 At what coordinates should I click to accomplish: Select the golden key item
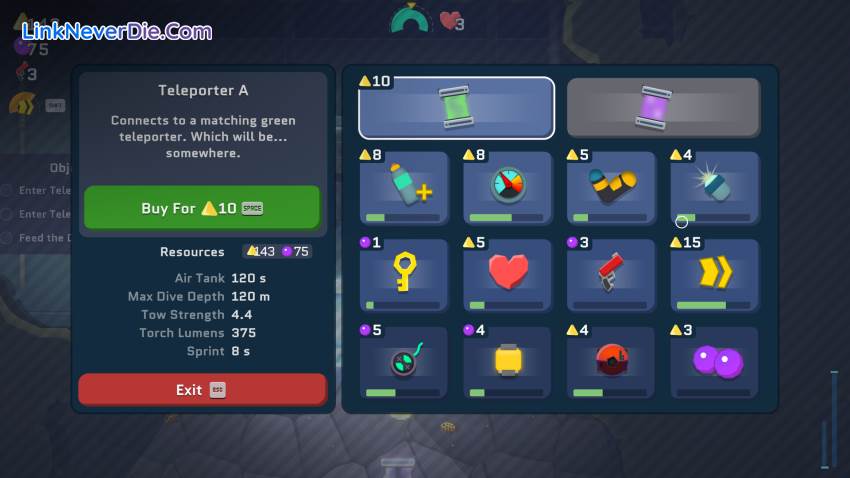pos(404,274)
